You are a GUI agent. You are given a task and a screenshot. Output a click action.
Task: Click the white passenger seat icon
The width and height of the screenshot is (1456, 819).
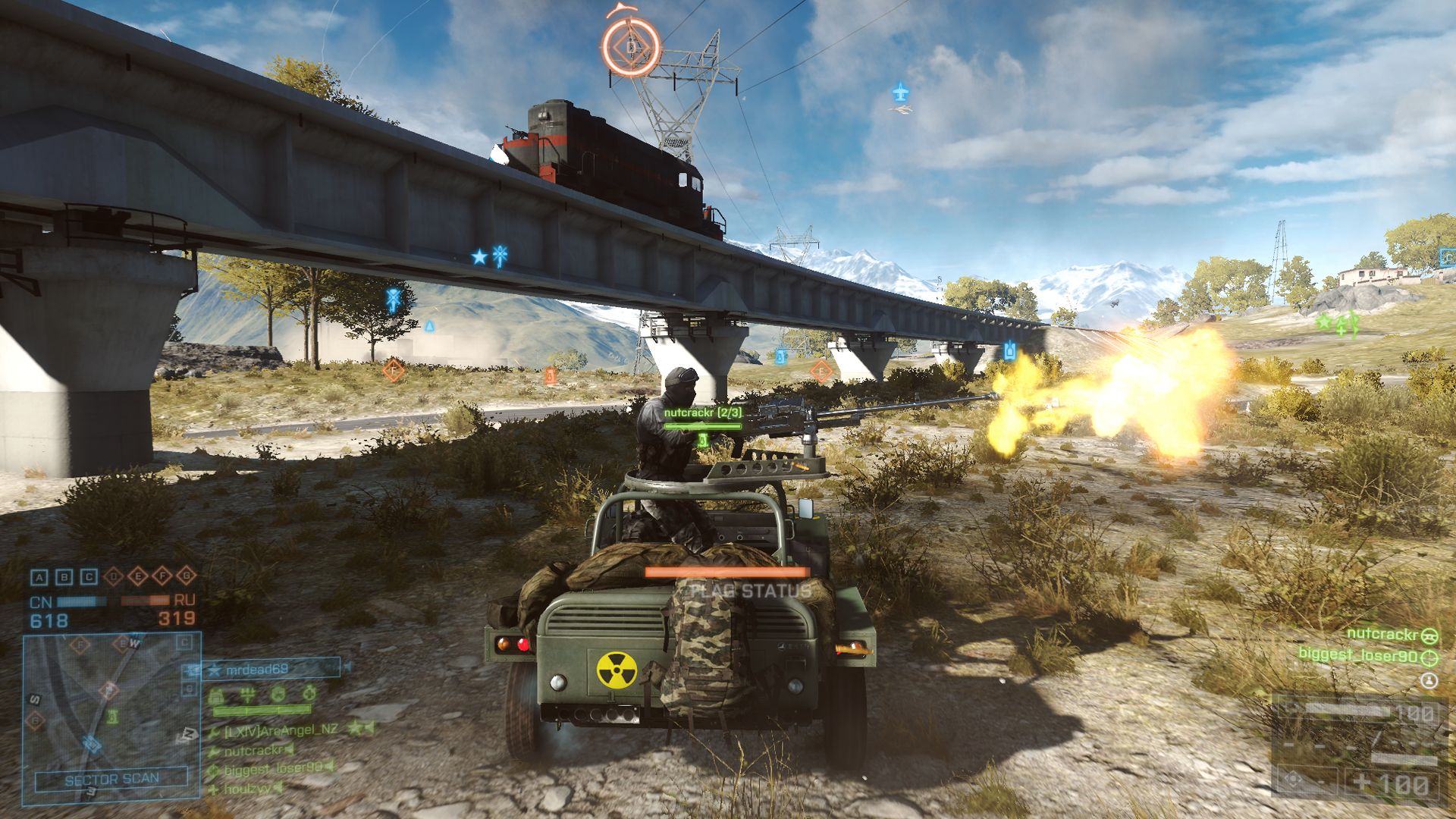(x=1428, y=681)
